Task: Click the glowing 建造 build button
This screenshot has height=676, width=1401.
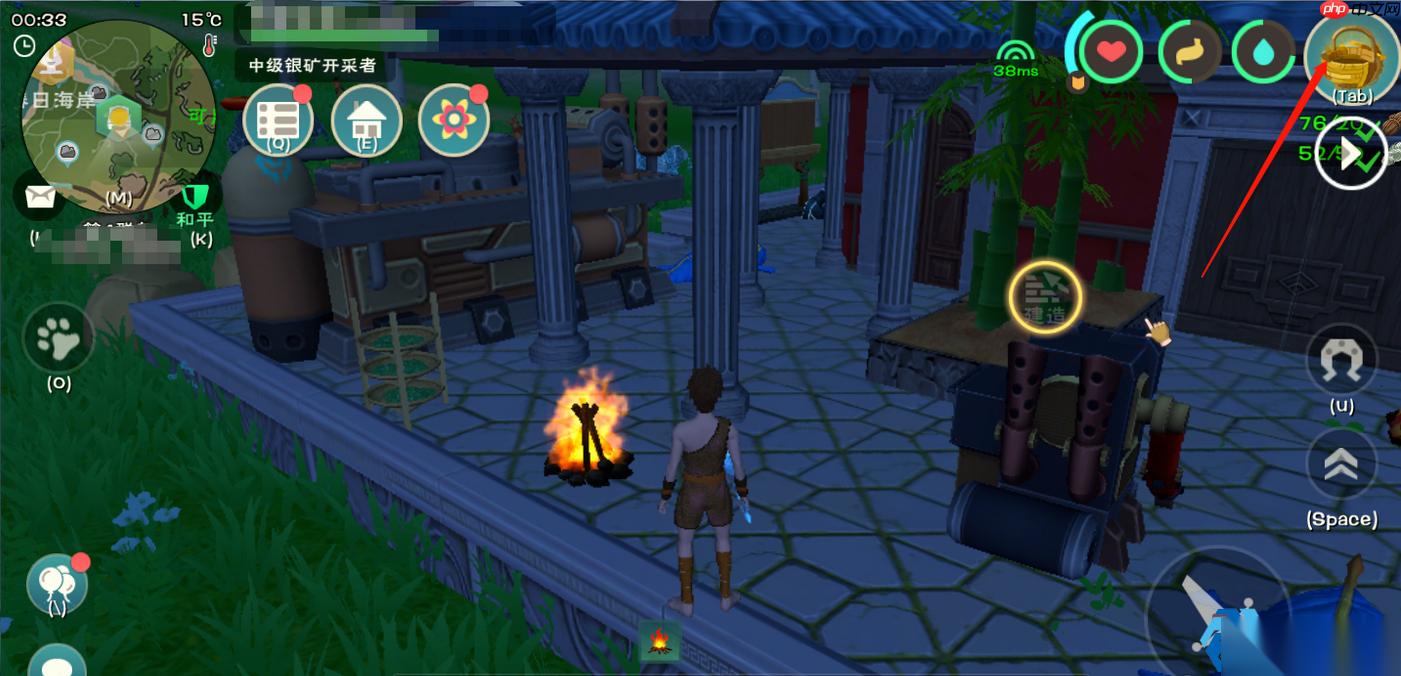Action: pyautogui.click(x=1045, y=297)
